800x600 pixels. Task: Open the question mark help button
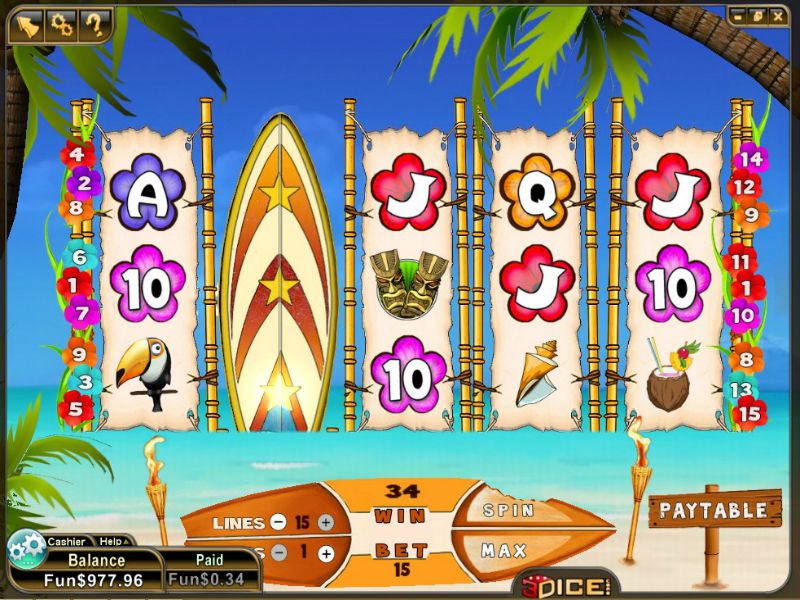[x=95, y=24]
